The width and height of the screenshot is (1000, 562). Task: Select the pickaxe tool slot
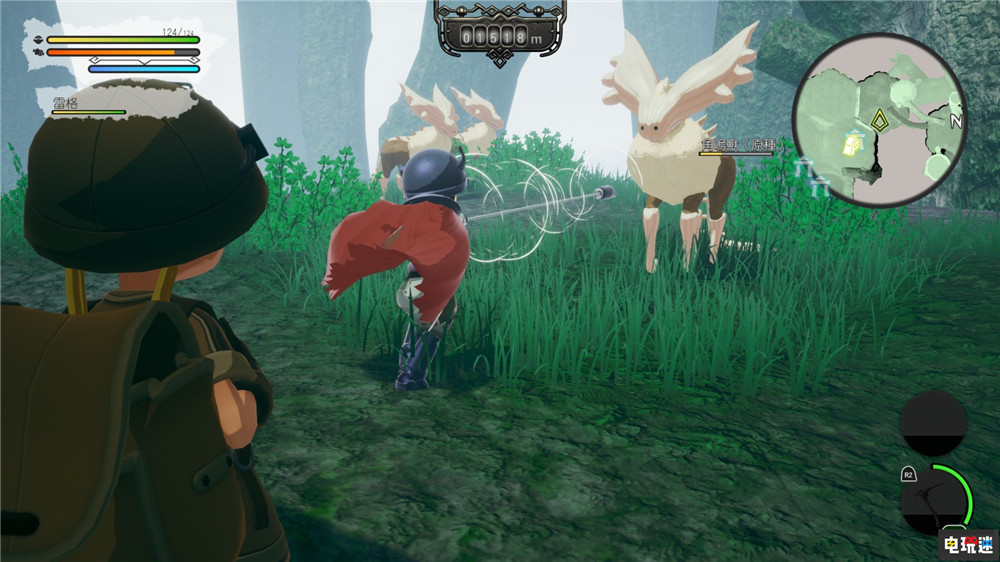click(934, 500)
